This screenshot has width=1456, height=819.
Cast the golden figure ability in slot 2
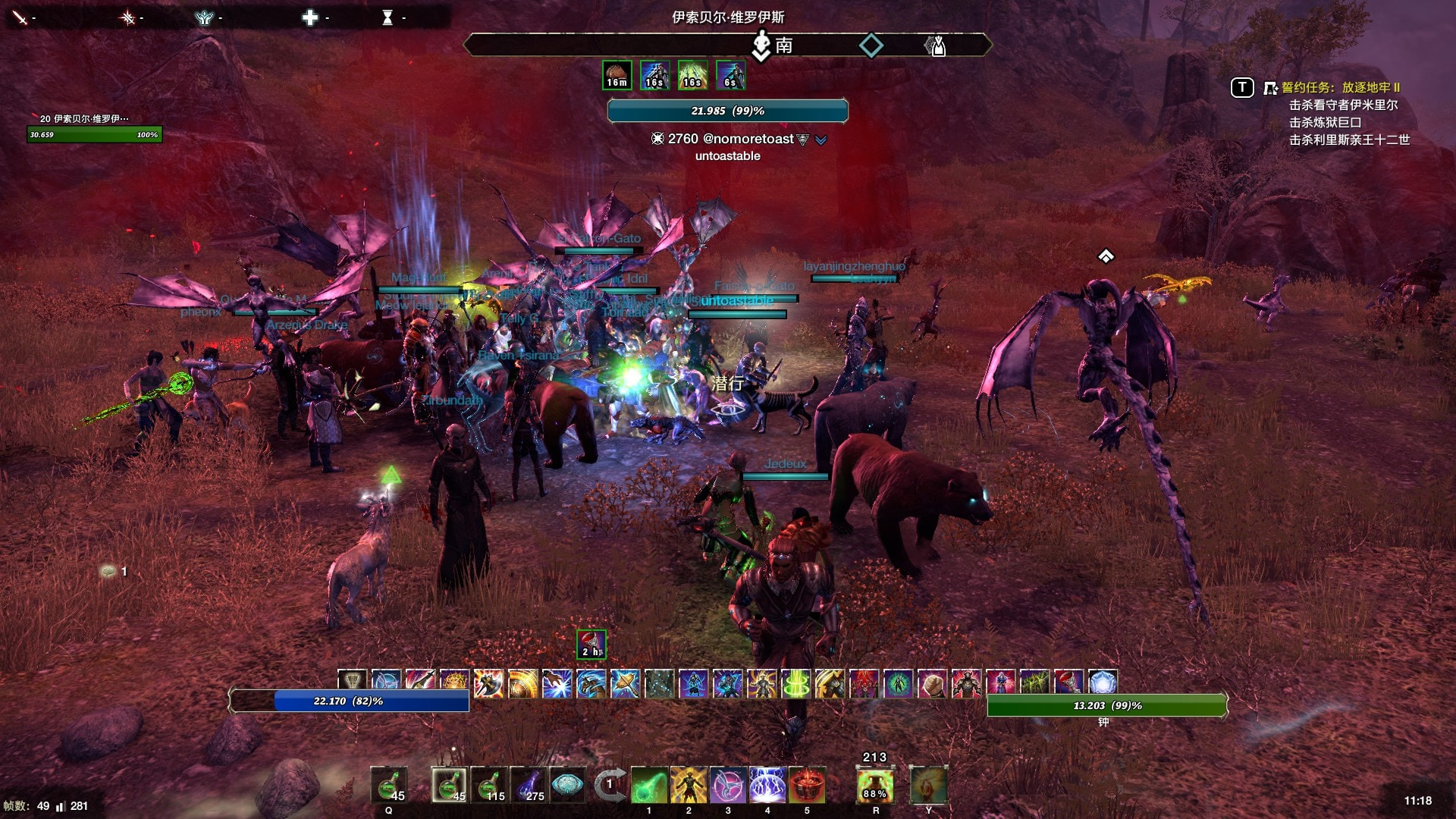coord(689,785)
